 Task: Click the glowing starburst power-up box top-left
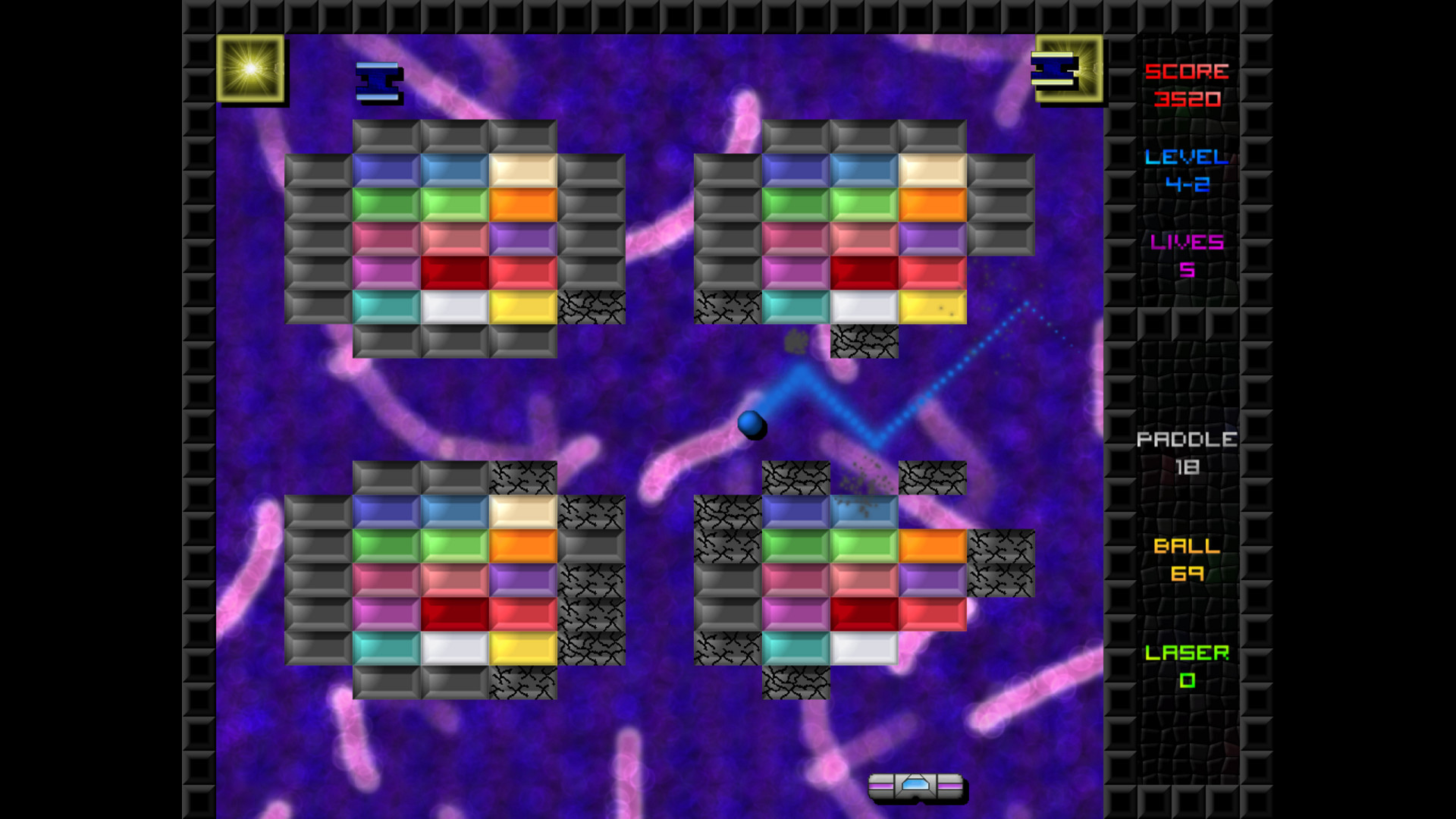tap(253, 72)
